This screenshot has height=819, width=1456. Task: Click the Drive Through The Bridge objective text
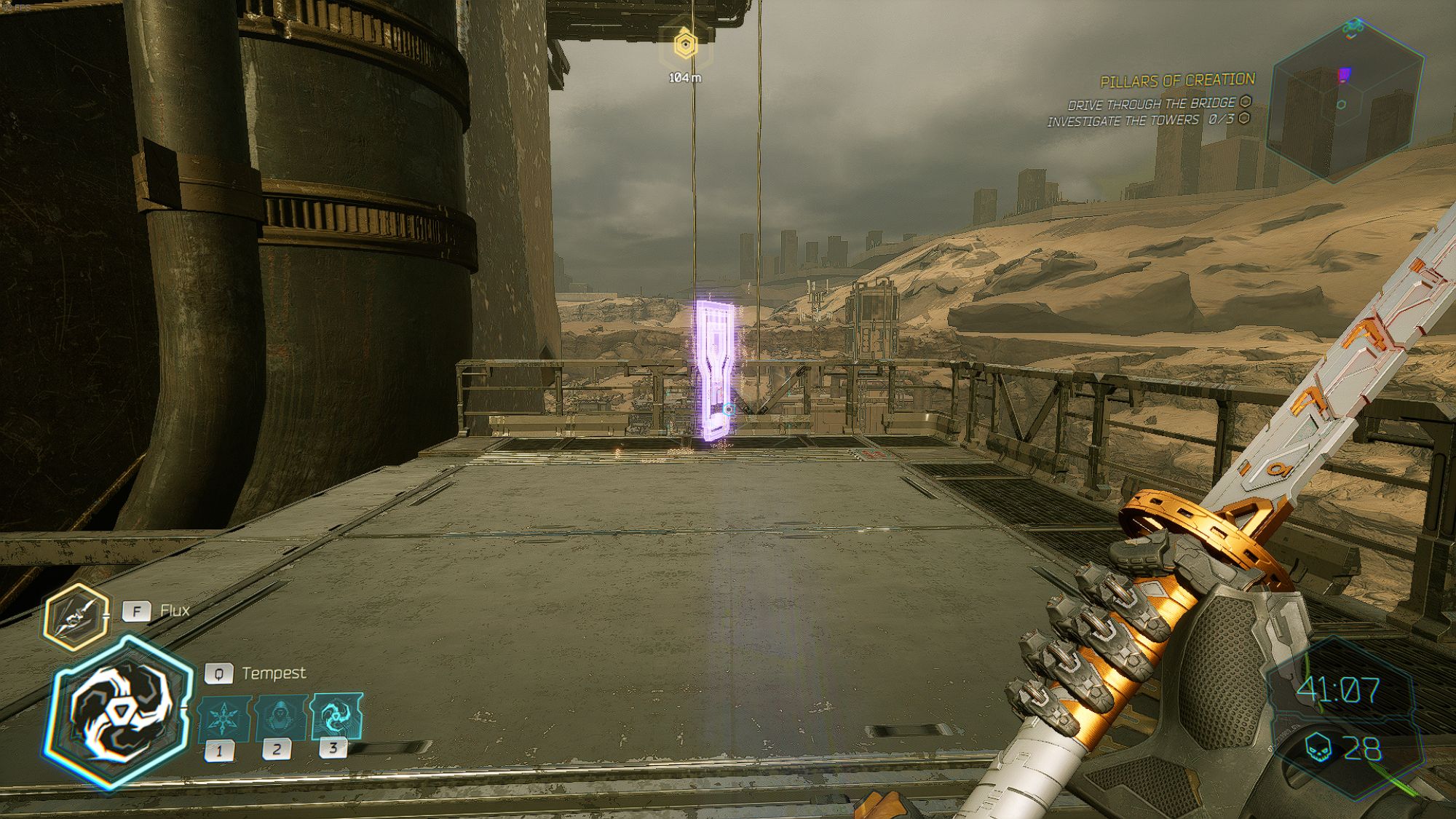click(x=1150, y=103)
